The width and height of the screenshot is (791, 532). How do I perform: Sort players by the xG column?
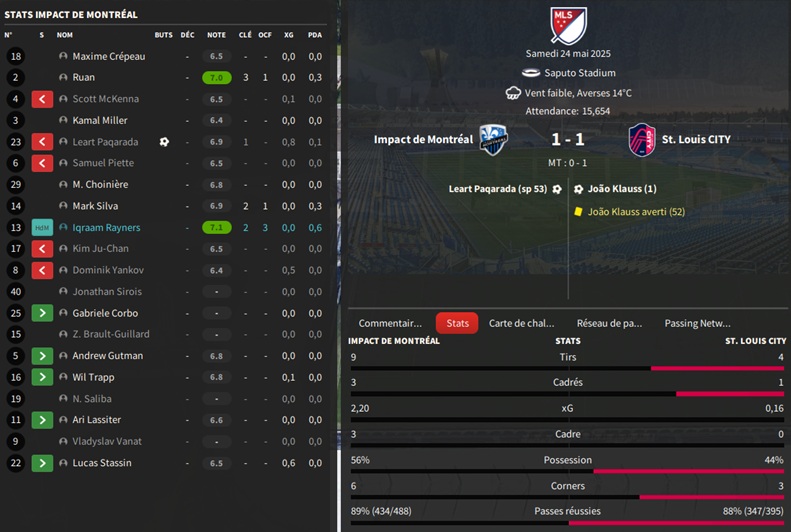[x=288, y=35]
